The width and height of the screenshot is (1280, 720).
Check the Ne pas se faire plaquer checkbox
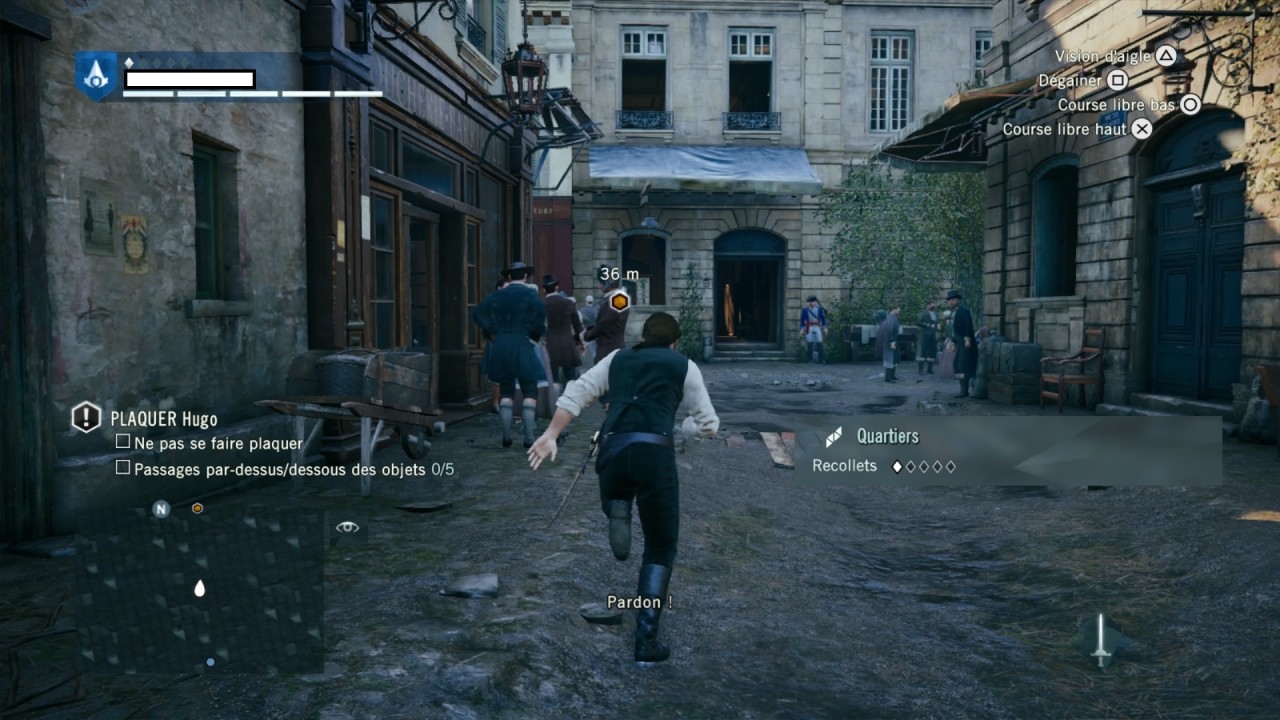123,442
